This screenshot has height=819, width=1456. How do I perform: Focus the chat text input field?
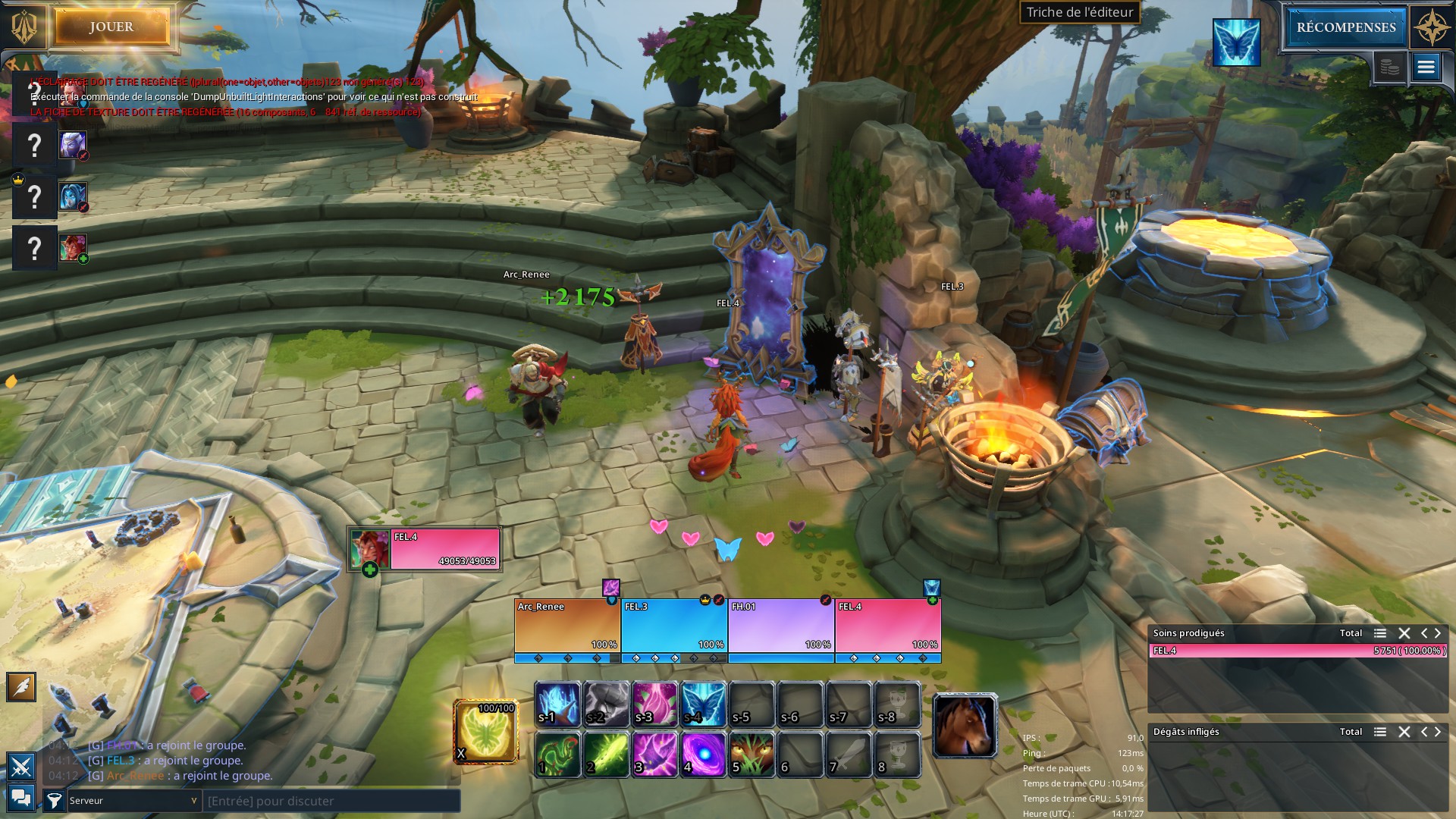[x=331, y=801]
